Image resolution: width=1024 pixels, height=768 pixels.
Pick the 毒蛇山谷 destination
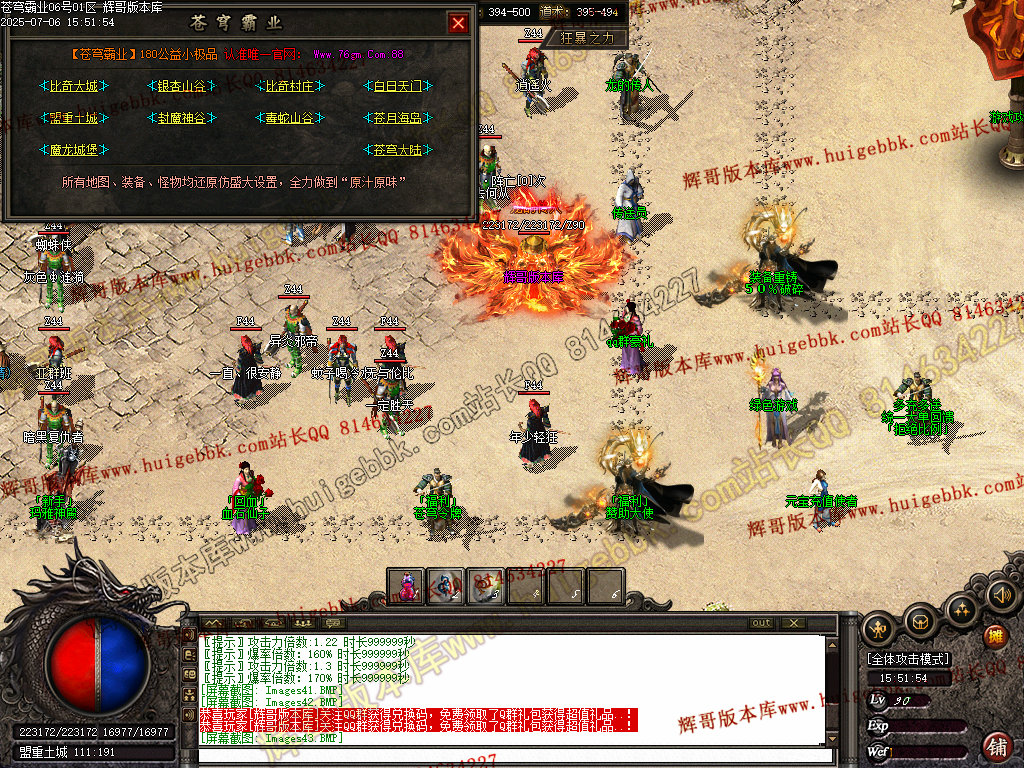point(290,118)
